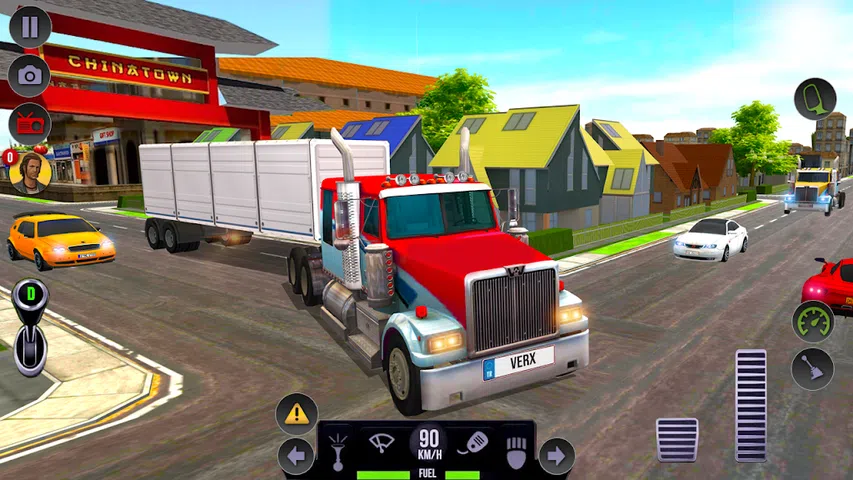Activate the hazard warning lights
Image resolution: width=853 pixels, height=480 pixels.
[297, 413]
